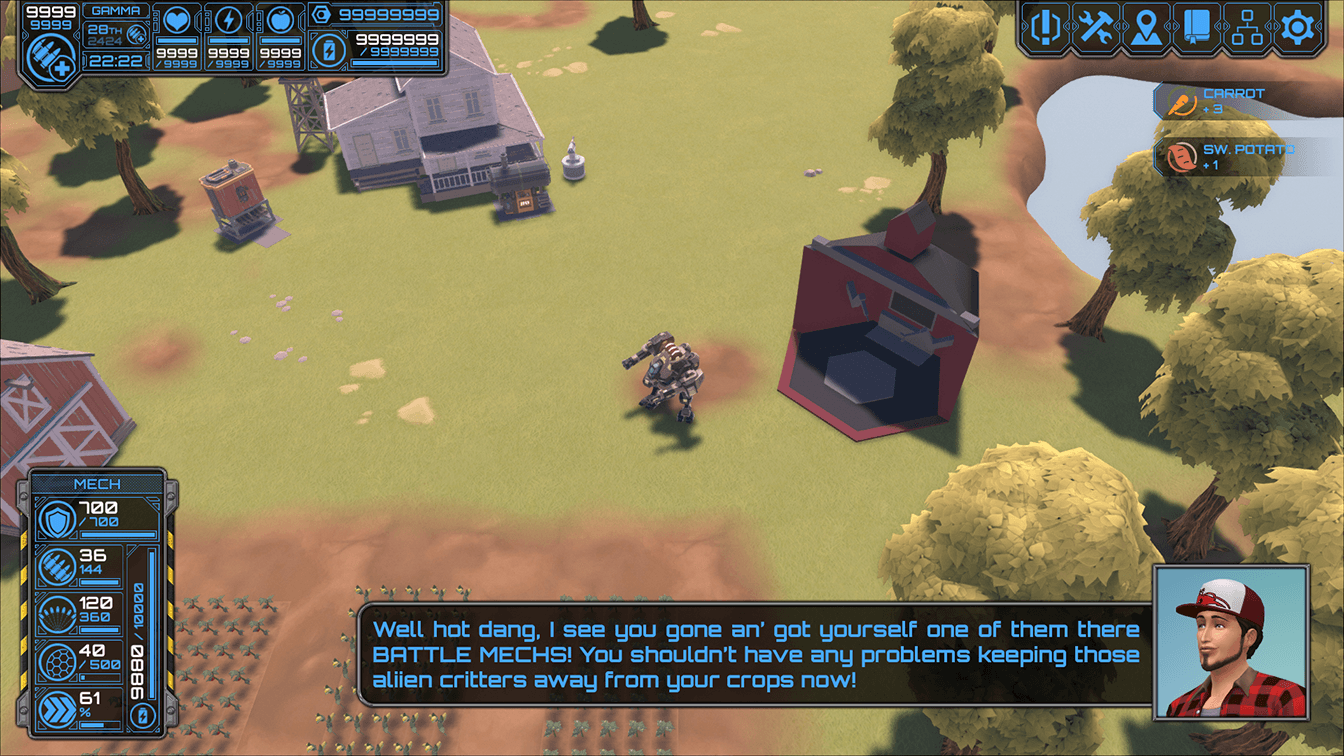Click the Sw. Potato +1 notification

point(1230,157)
